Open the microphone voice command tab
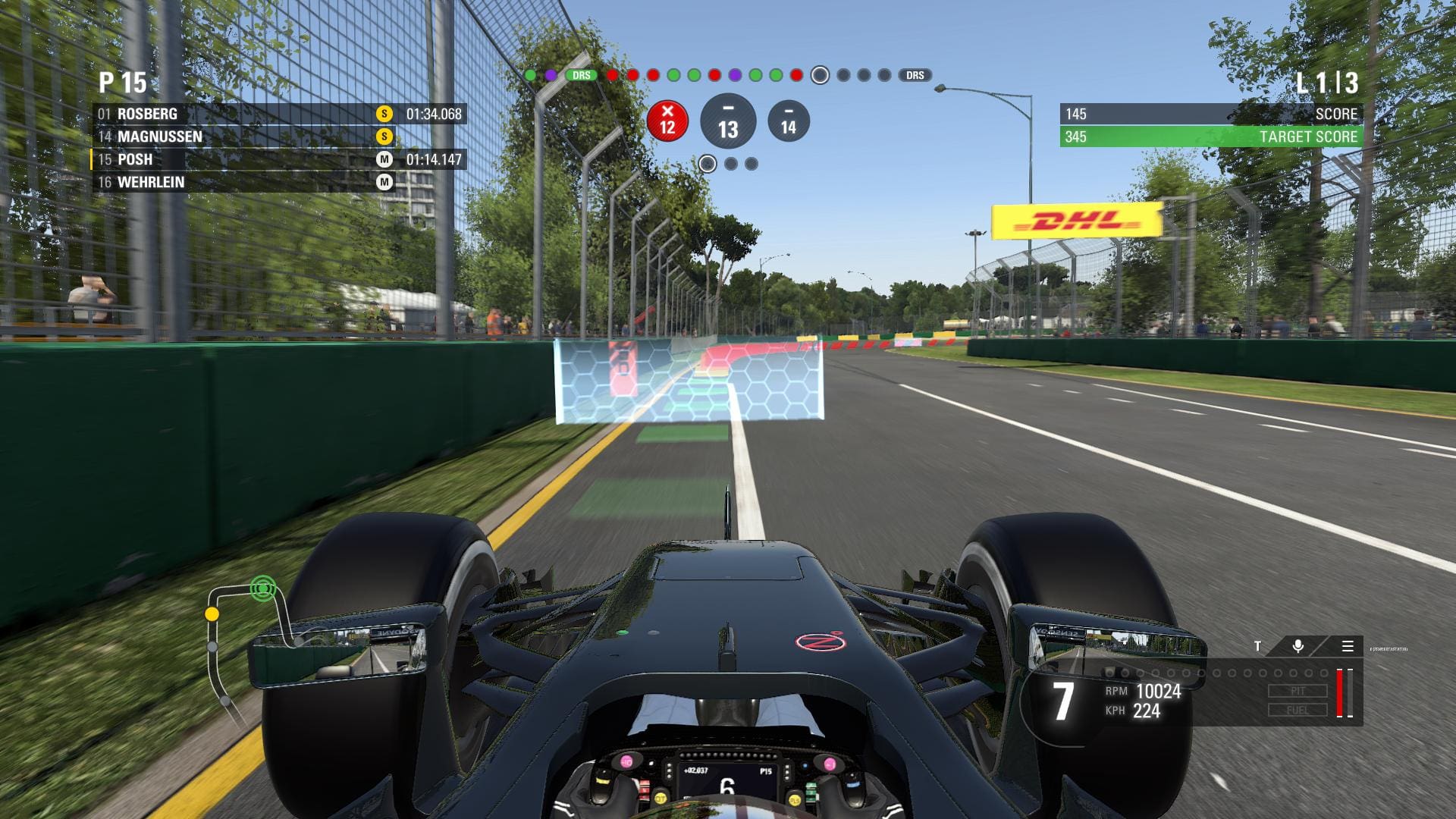 click(x=1298, y=646)
